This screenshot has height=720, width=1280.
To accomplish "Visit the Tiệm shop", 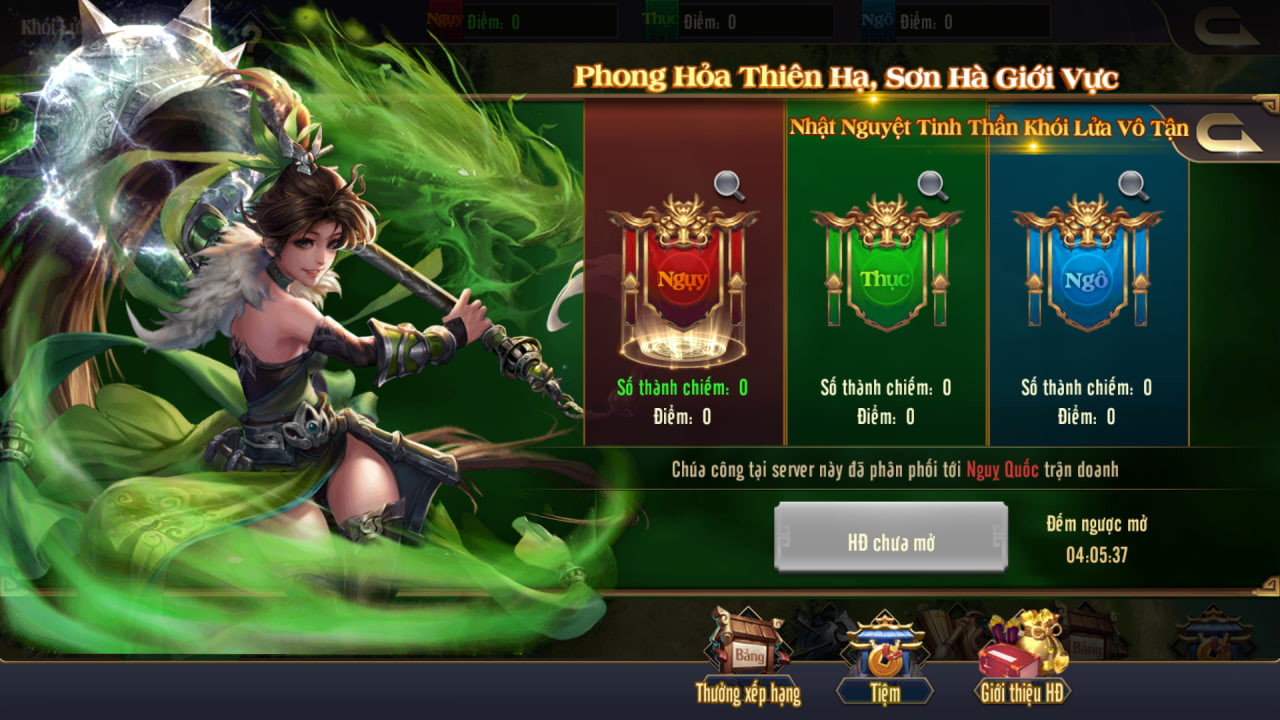I will pyautogui.click(x=884, y=657).
